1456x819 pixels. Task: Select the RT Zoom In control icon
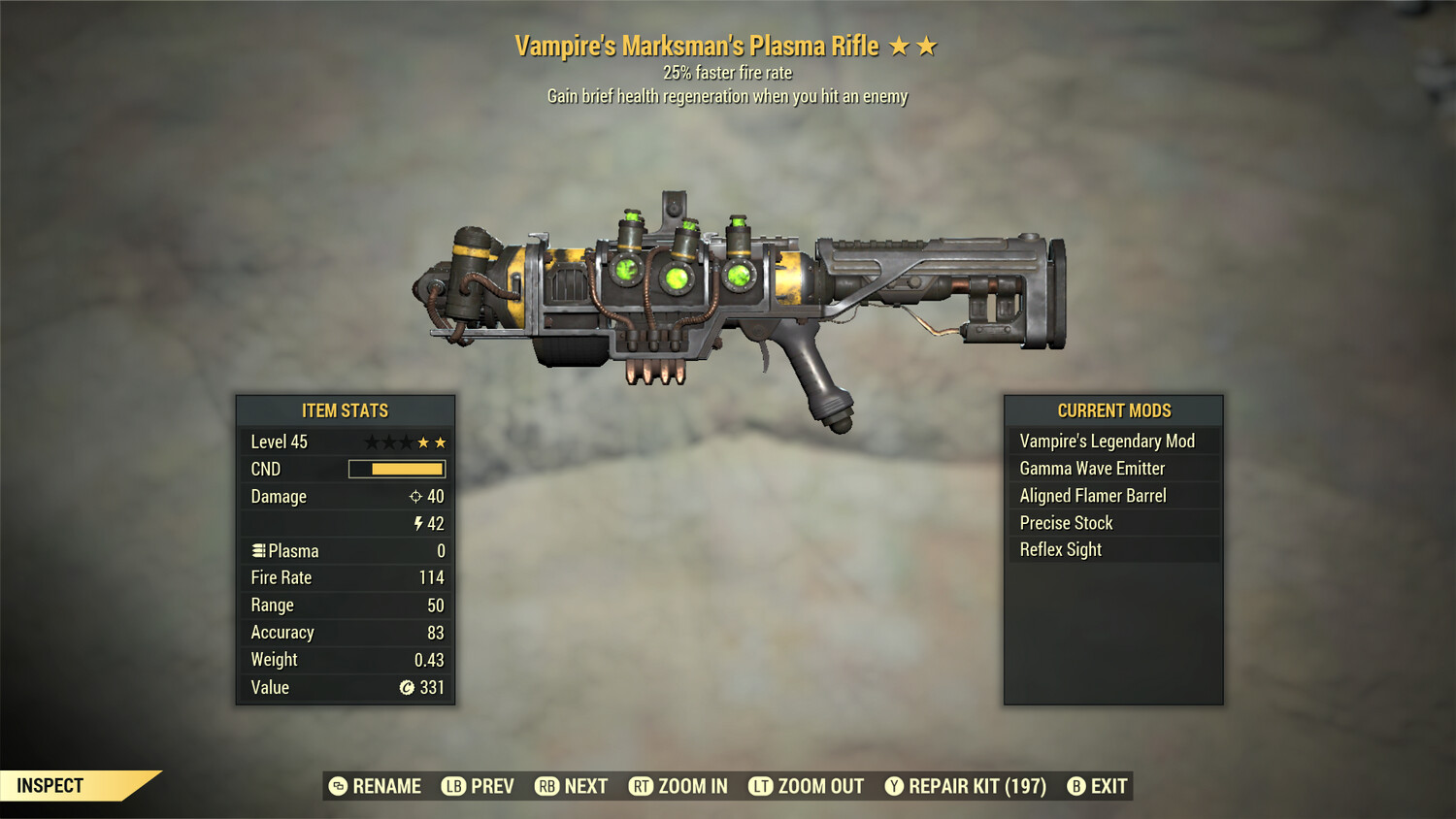[642, 786]
